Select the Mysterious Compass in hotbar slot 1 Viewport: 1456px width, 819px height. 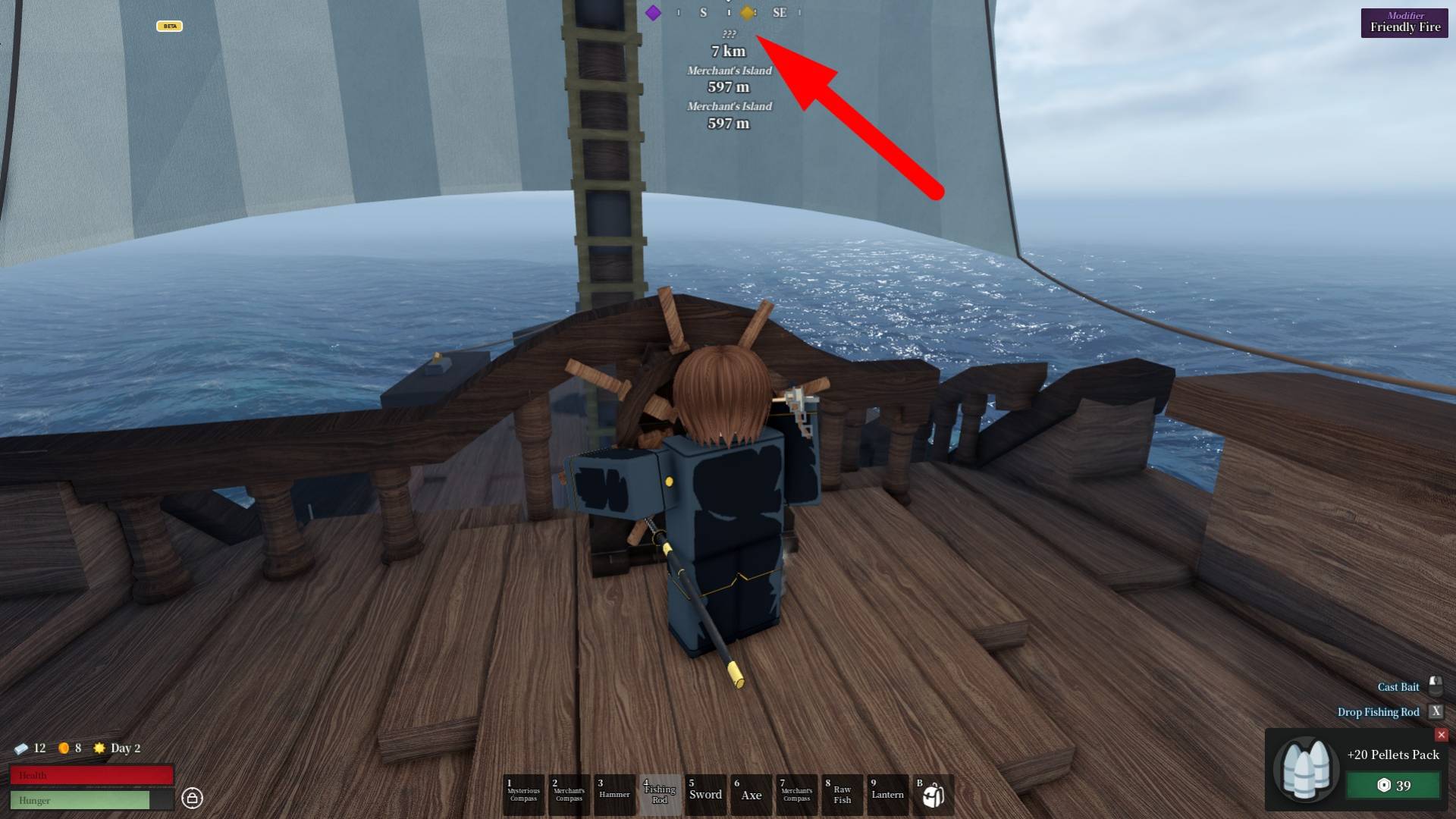click(523, 794)
